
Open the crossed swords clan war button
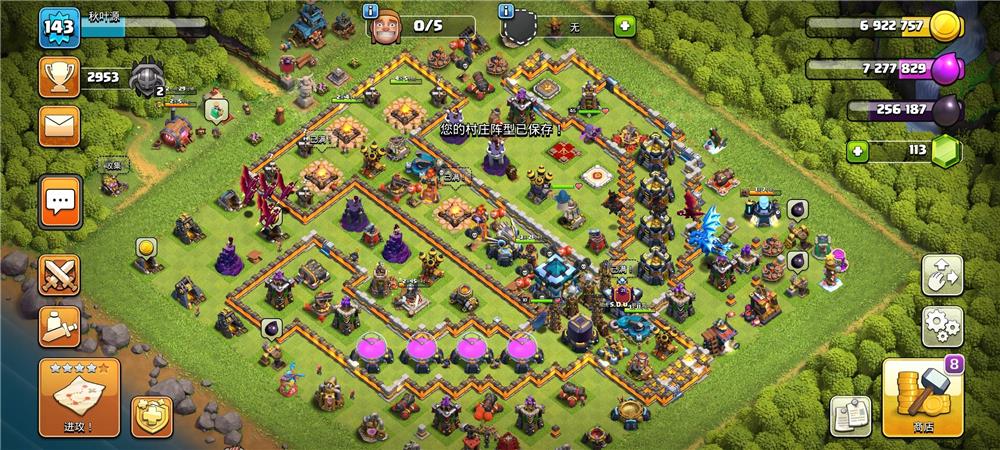(59, 275)
